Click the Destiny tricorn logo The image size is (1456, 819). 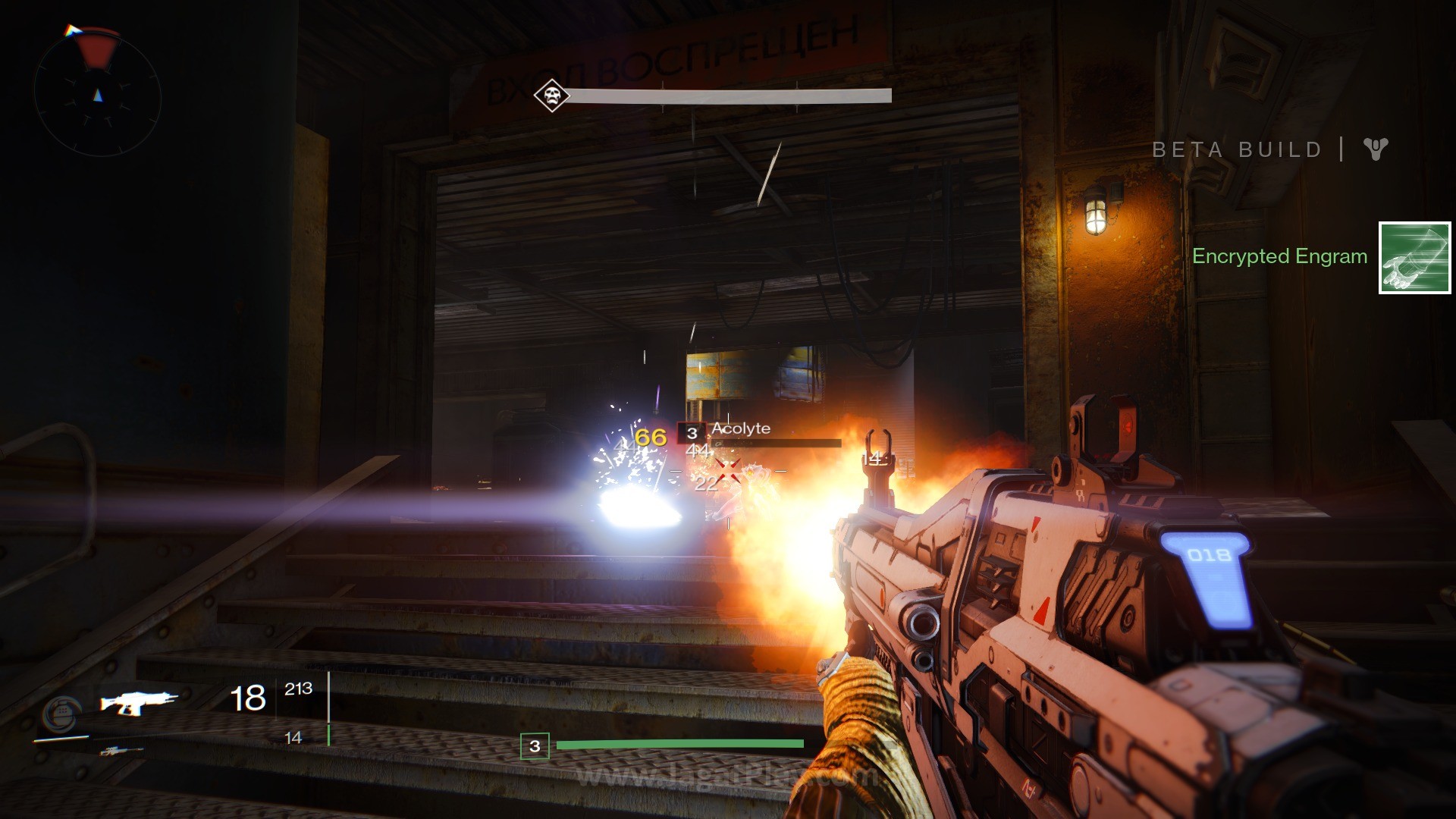[x=1375, y=149]
